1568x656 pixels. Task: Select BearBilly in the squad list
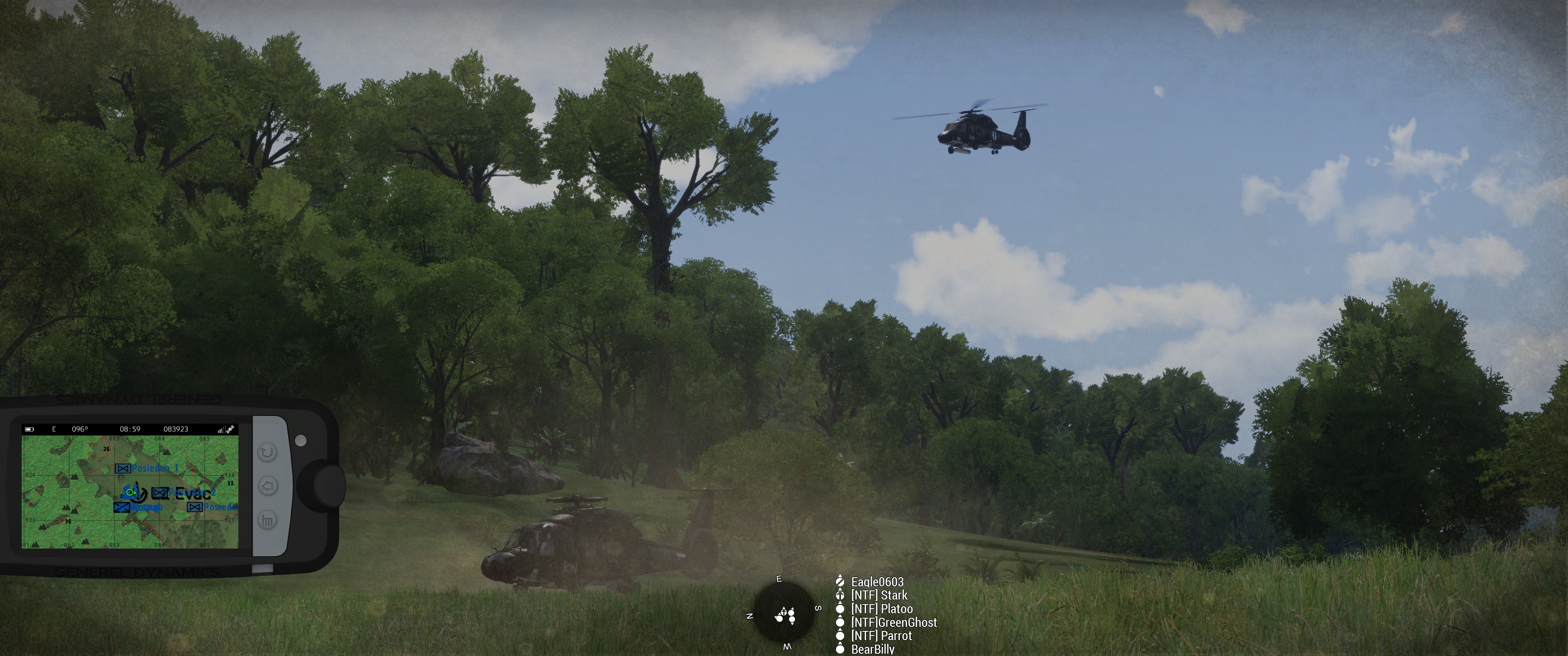click(x=872, y=649)
